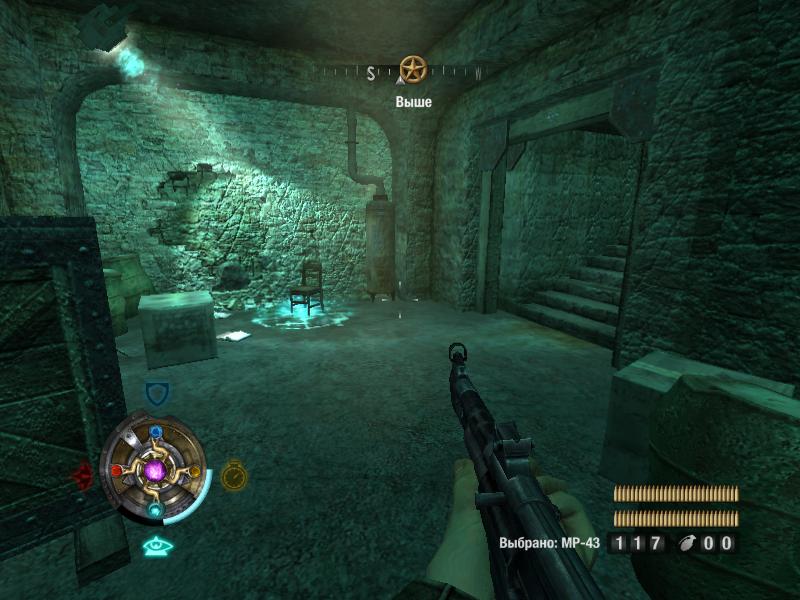Select the yellow stopwatch slow-time power
Image resolution: width=800 pixels, height=600 pixels.
tap(234, 474)
